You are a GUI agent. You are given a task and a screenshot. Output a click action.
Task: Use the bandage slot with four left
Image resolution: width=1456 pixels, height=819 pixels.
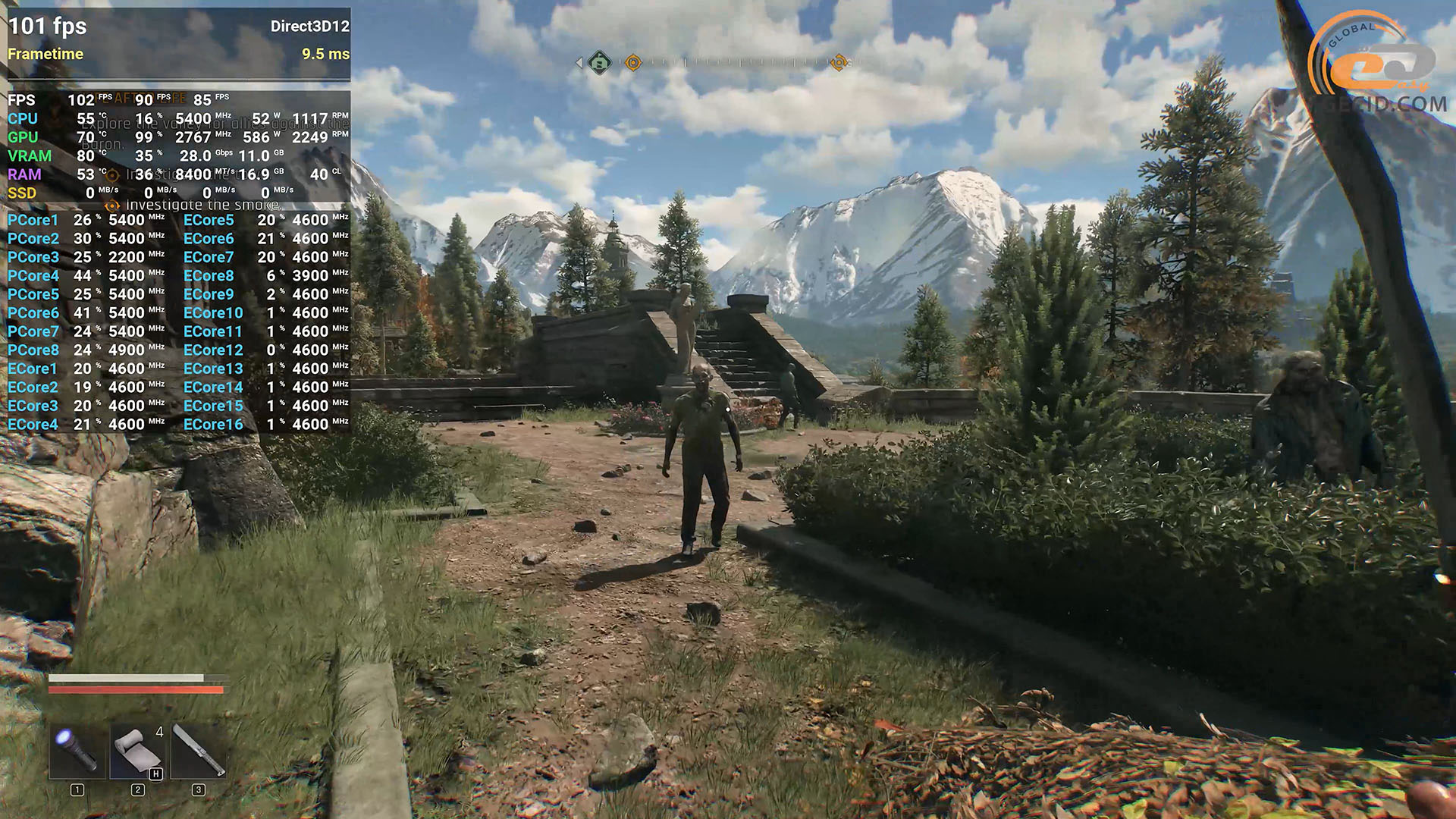coord(137,751)
